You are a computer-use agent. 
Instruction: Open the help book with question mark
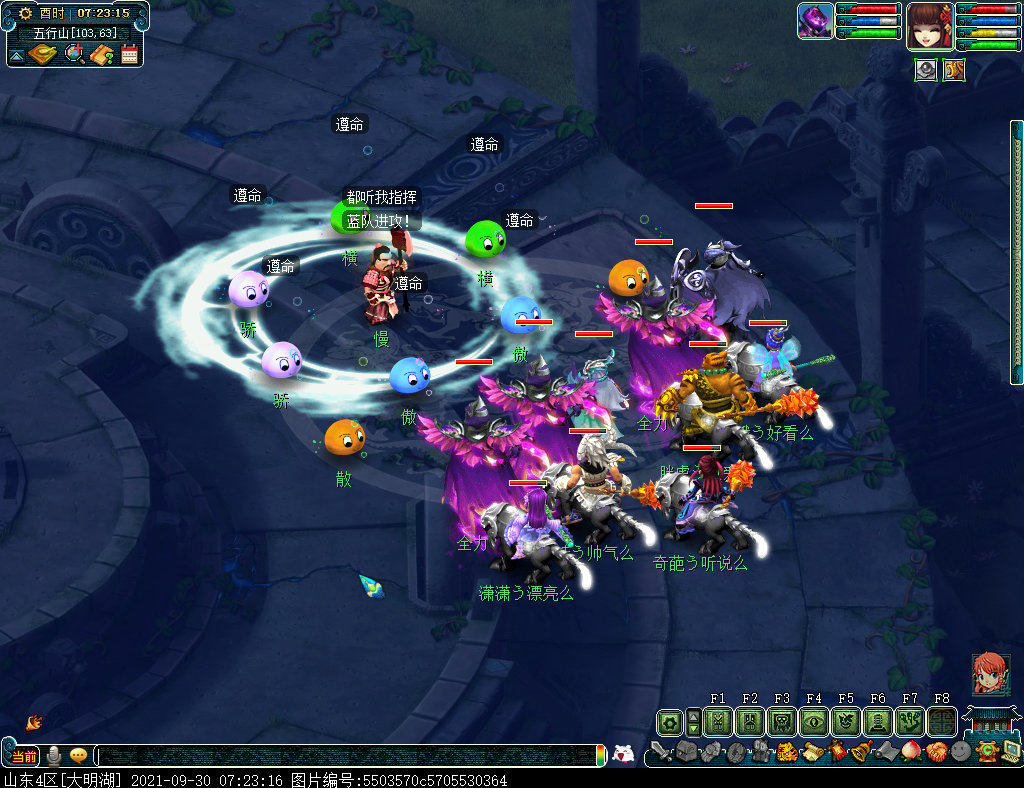101,54
